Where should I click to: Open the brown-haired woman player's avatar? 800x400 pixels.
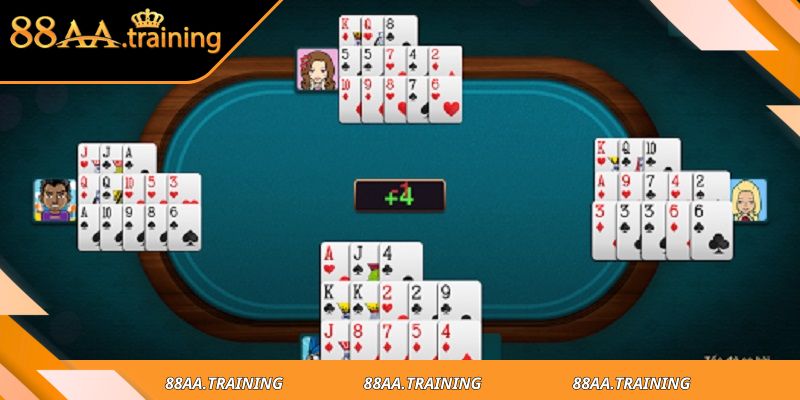coord(316,70)
